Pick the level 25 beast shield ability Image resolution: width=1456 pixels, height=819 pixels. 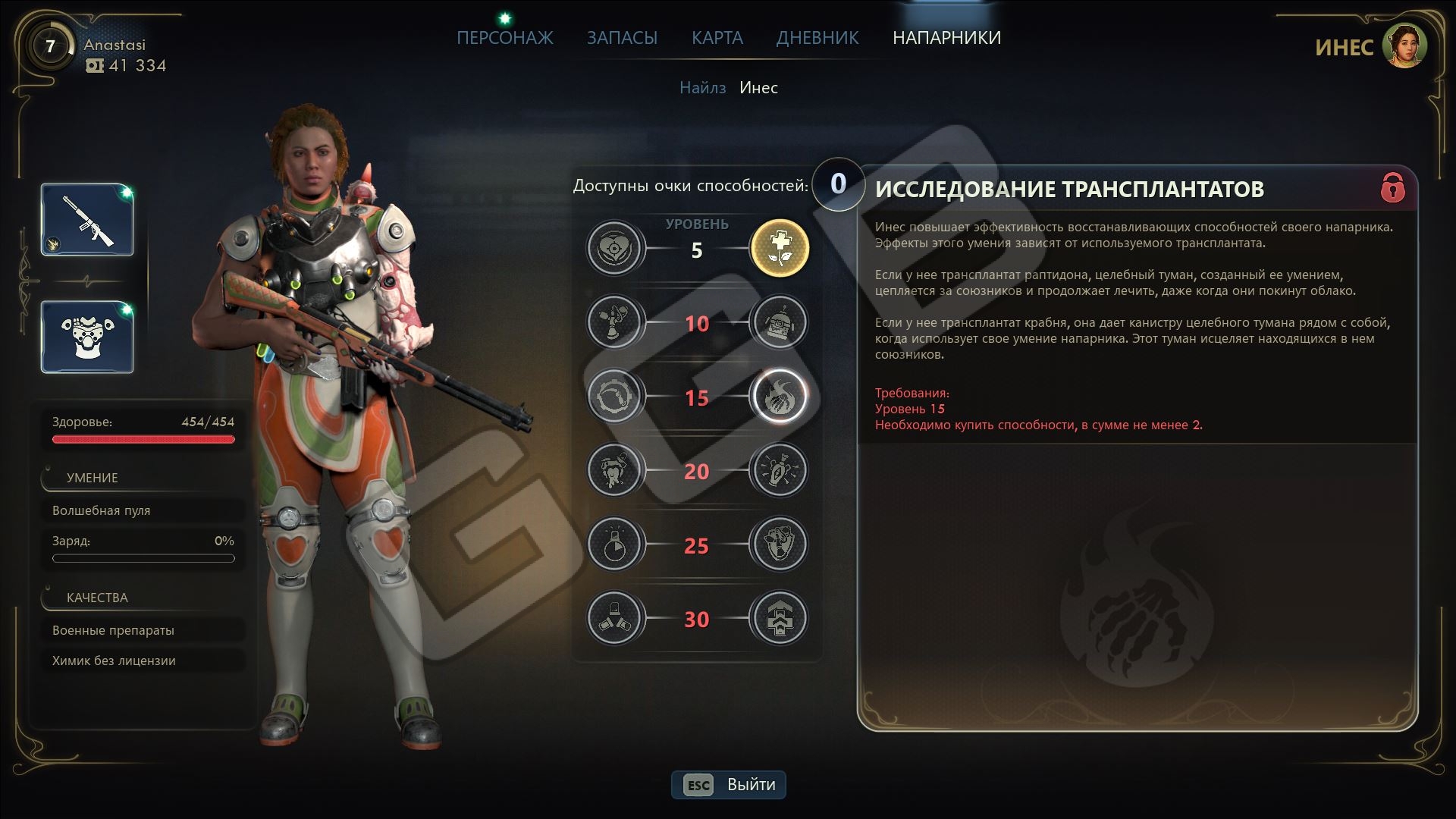tap(779, 544)
